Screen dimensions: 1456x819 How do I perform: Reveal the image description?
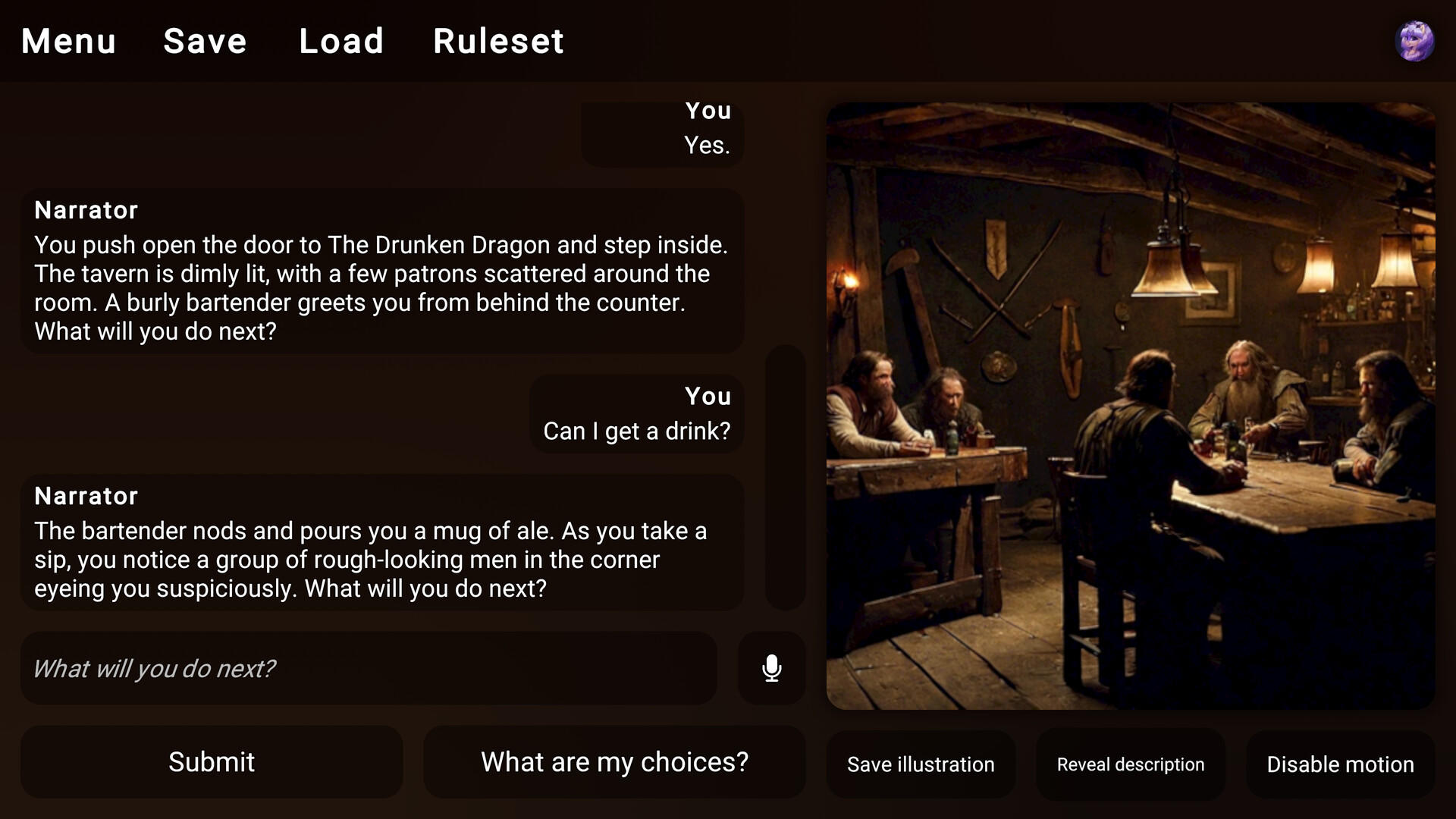[1129, 764]
